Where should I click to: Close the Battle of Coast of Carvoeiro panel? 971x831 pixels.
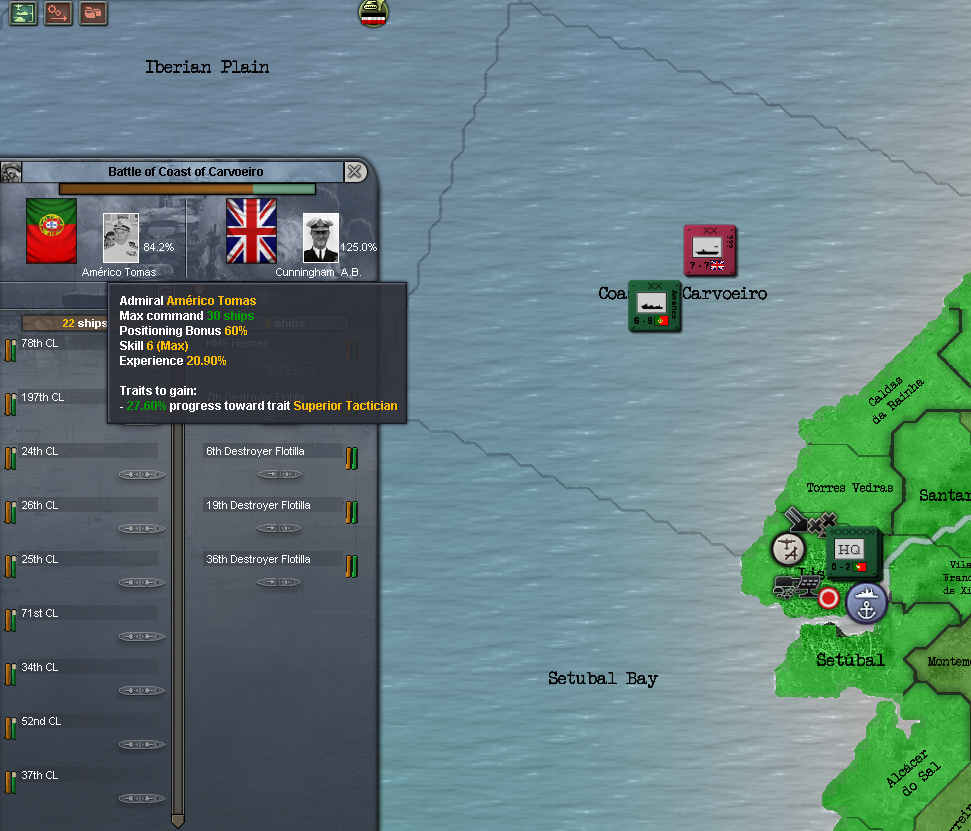tap(355, 172)
